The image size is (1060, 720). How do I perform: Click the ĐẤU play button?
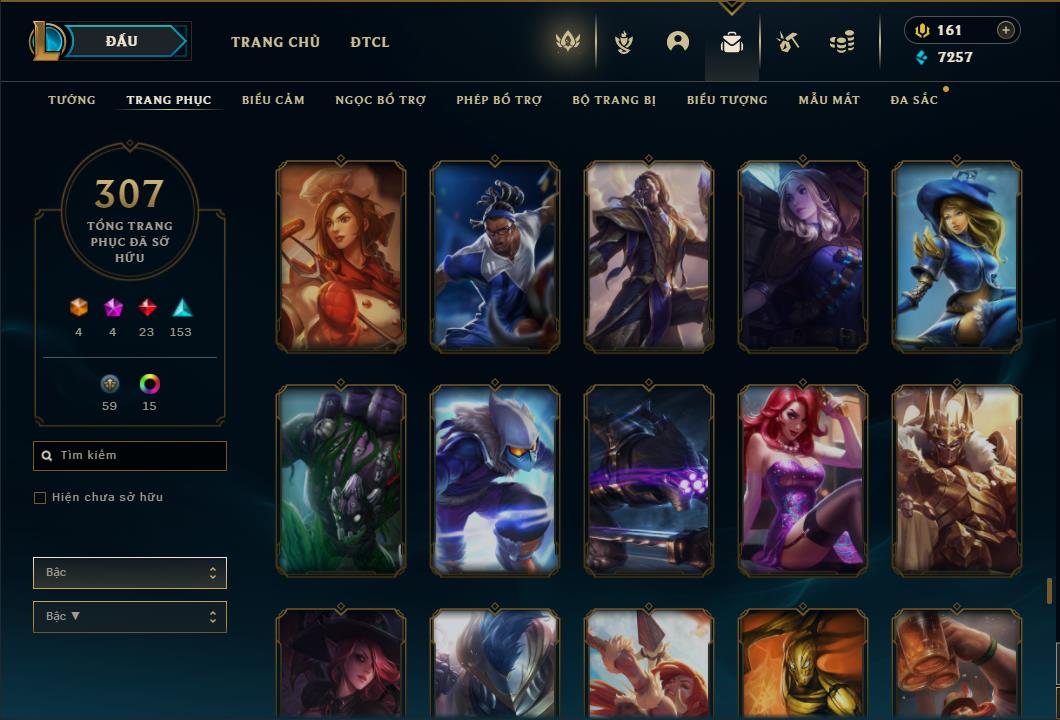tap(121, 41)
